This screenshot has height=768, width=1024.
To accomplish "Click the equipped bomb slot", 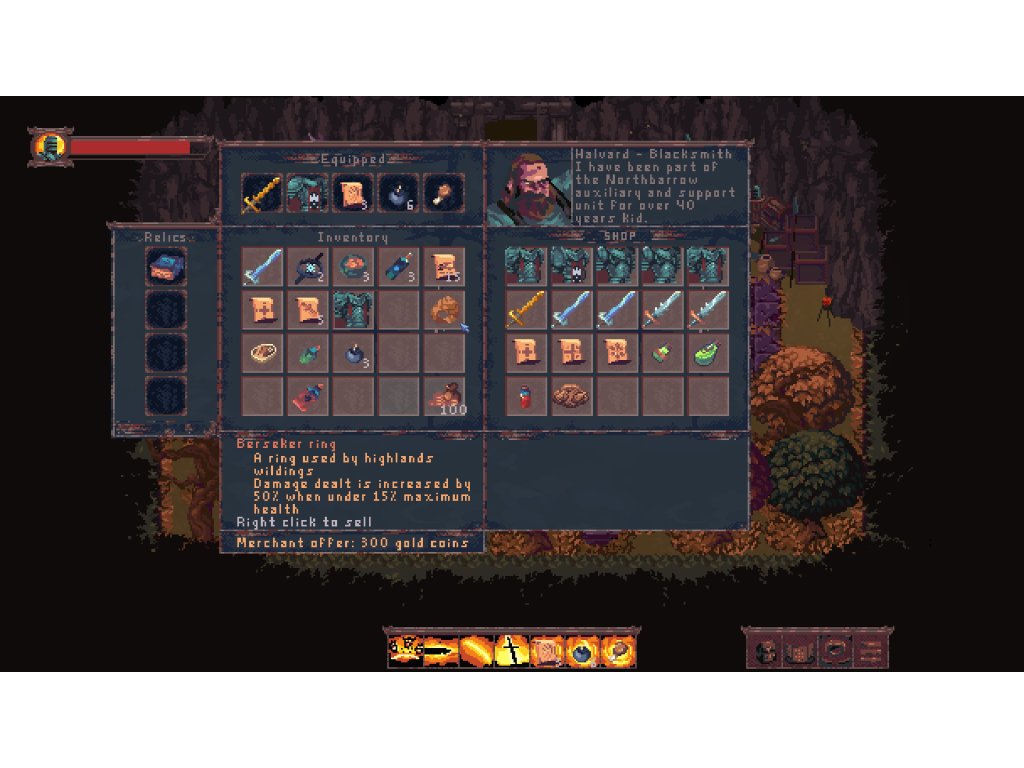I will [x=399, y=194].
